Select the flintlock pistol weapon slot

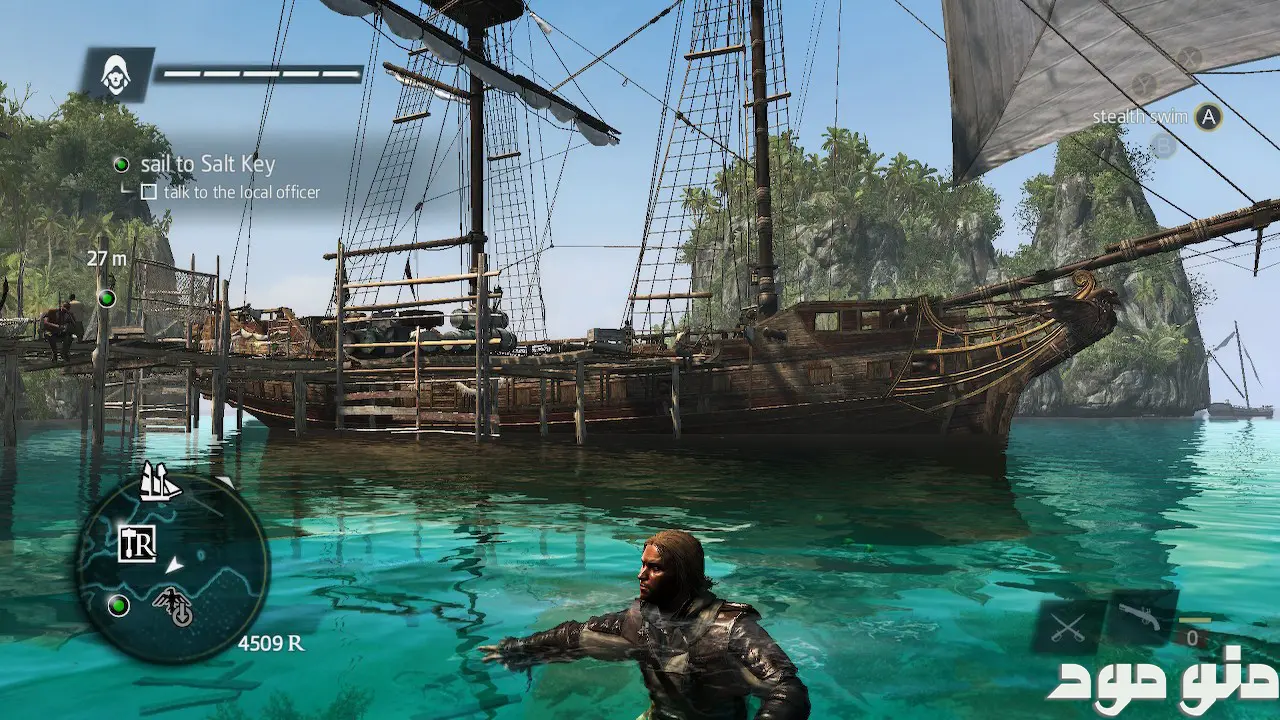point(1140,618)
